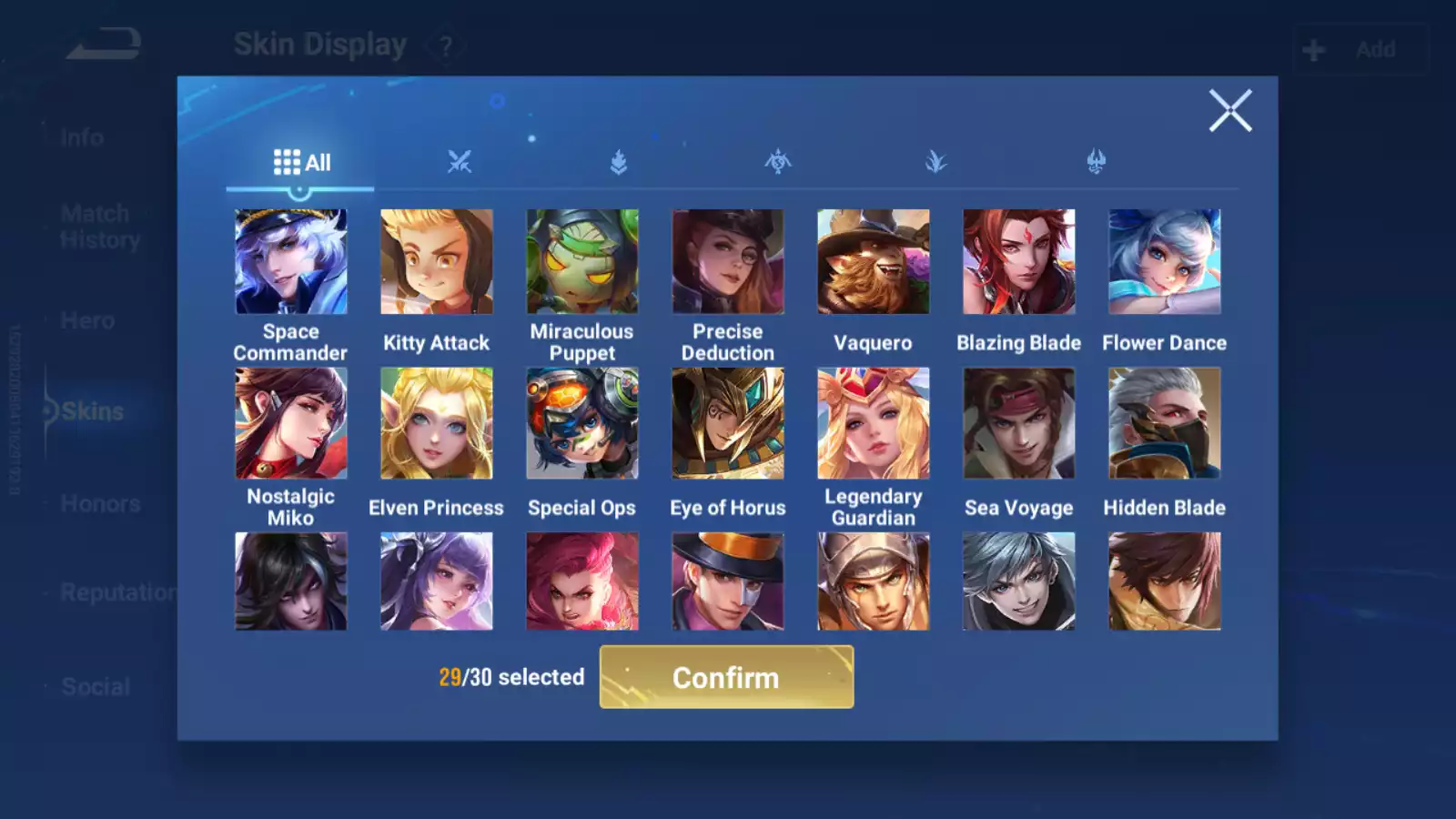Select the Precise Deduction skin
Screen dimensions: 1456x819
[728, 262]
